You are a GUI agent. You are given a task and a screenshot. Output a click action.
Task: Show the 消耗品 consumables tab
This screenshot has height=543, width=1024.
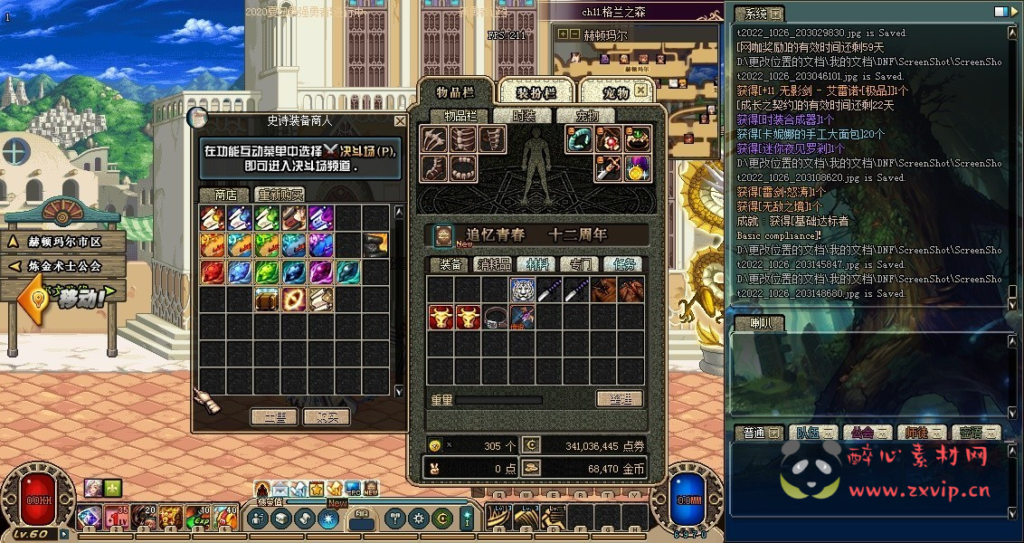point(490,264)
